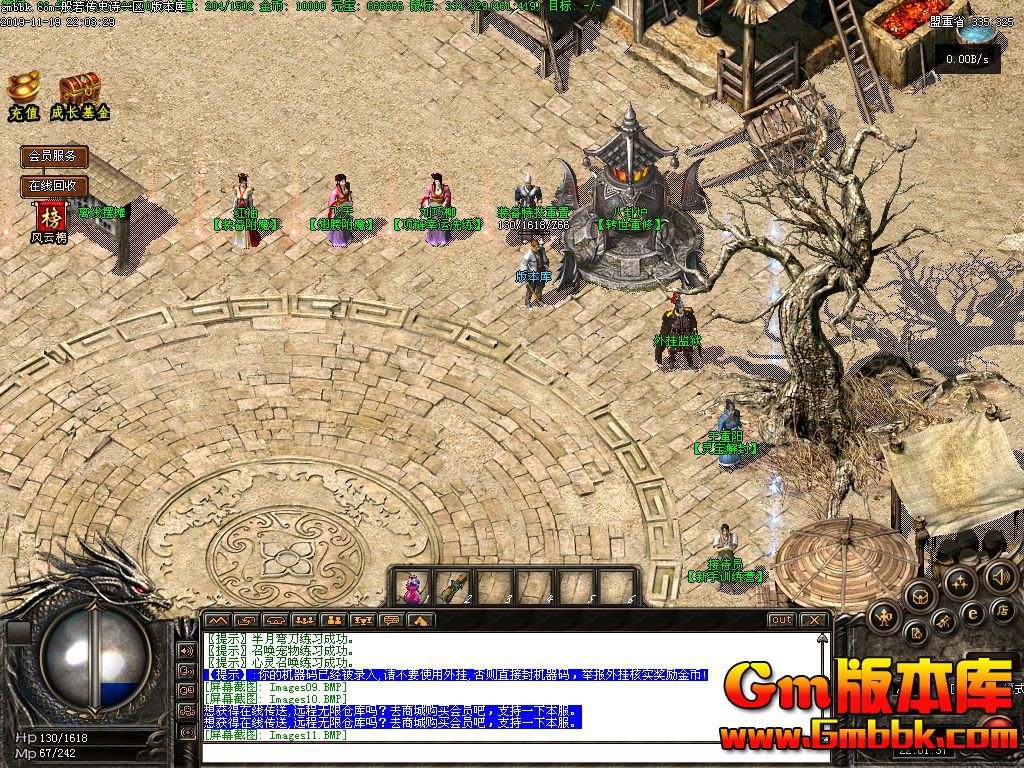Click the round button with crossed swords icon
The height and width of the screenshot is (768, 1024).
point(943,623)
